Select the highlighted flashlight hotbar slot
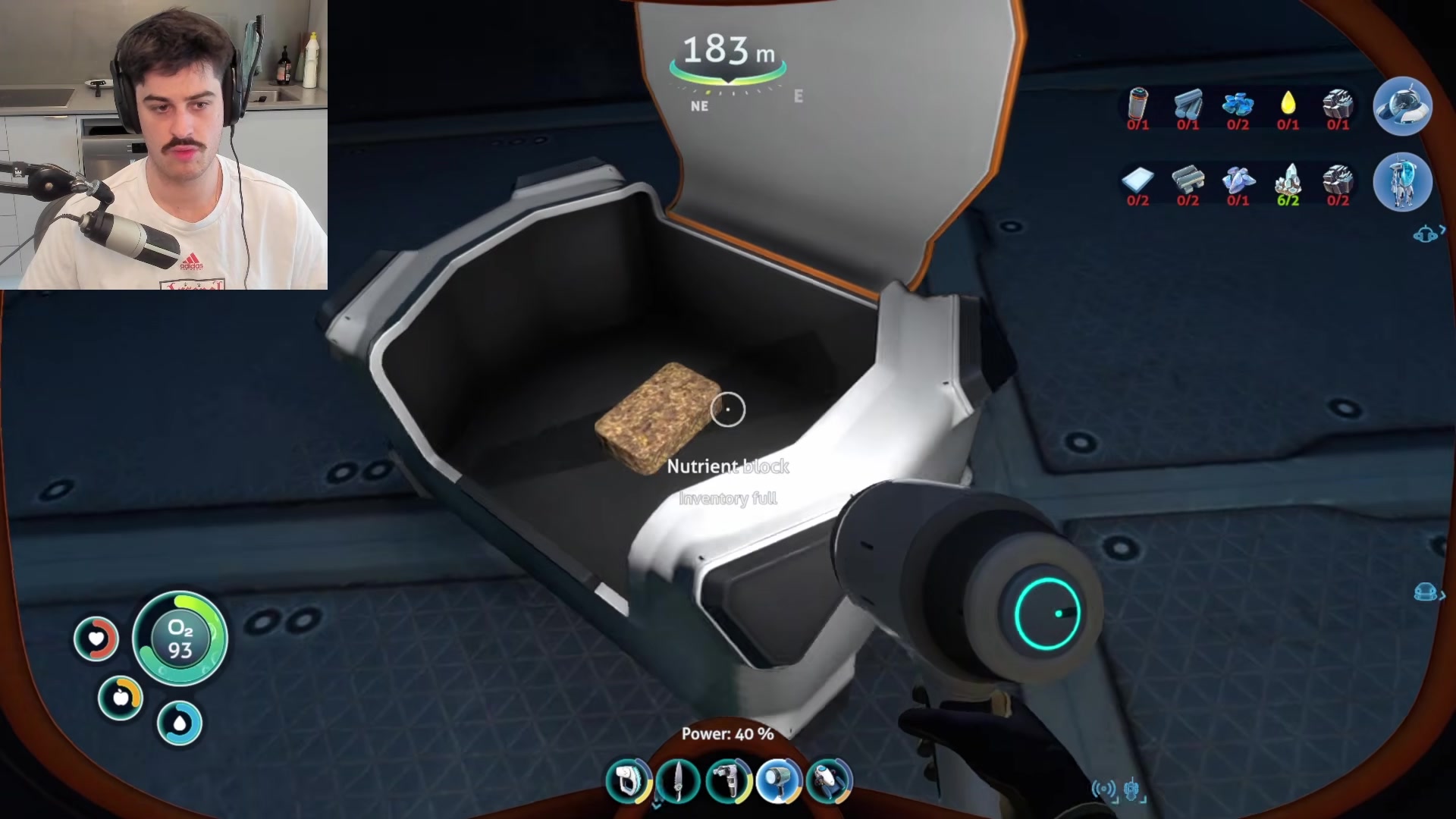1456x819 pixels. pos(779,781)
